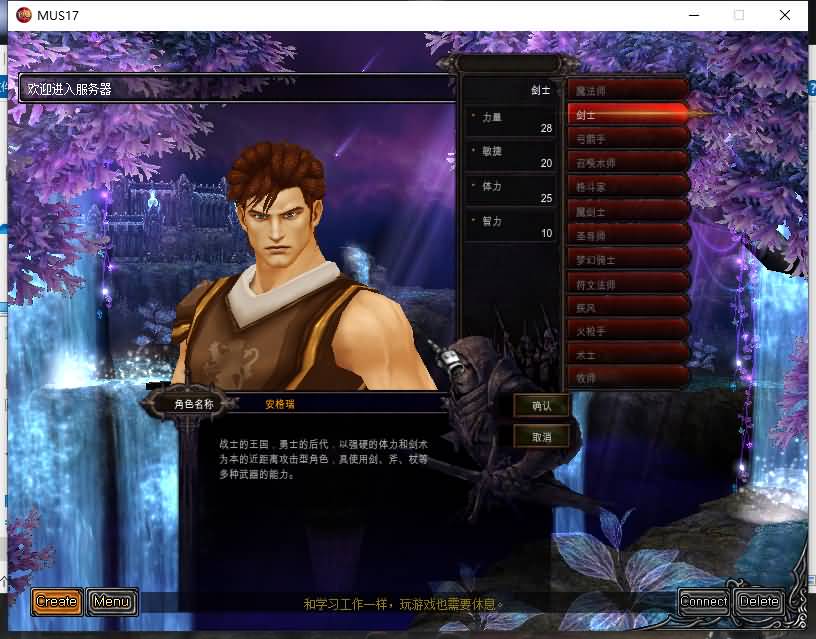This screenshot has height=639, width=816.
Task: Pick the 弓箭手 class
Action: tap(627, 139)
